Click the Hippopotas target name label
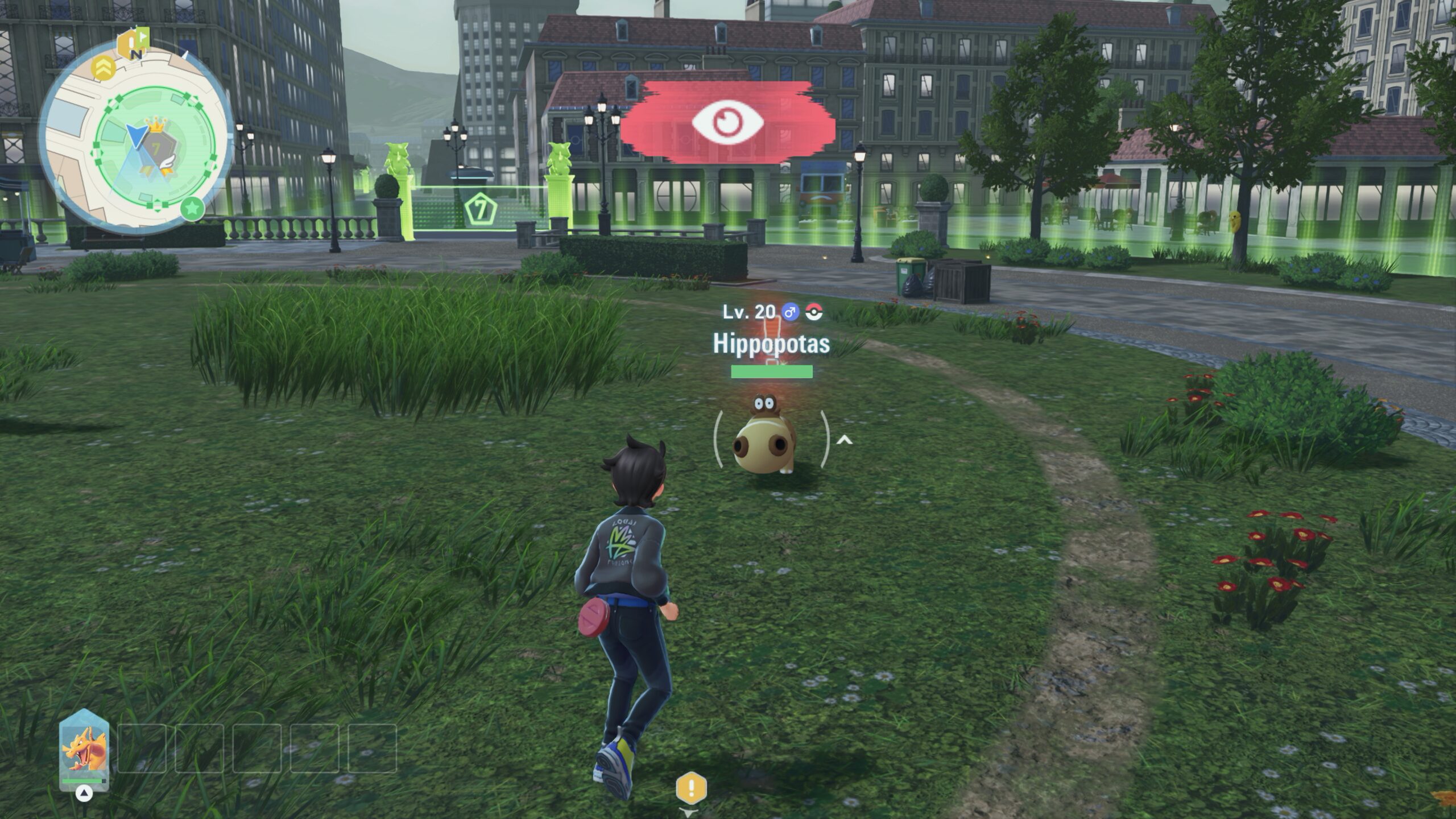Screen dimensions: 1456x819 pos(771,344)
